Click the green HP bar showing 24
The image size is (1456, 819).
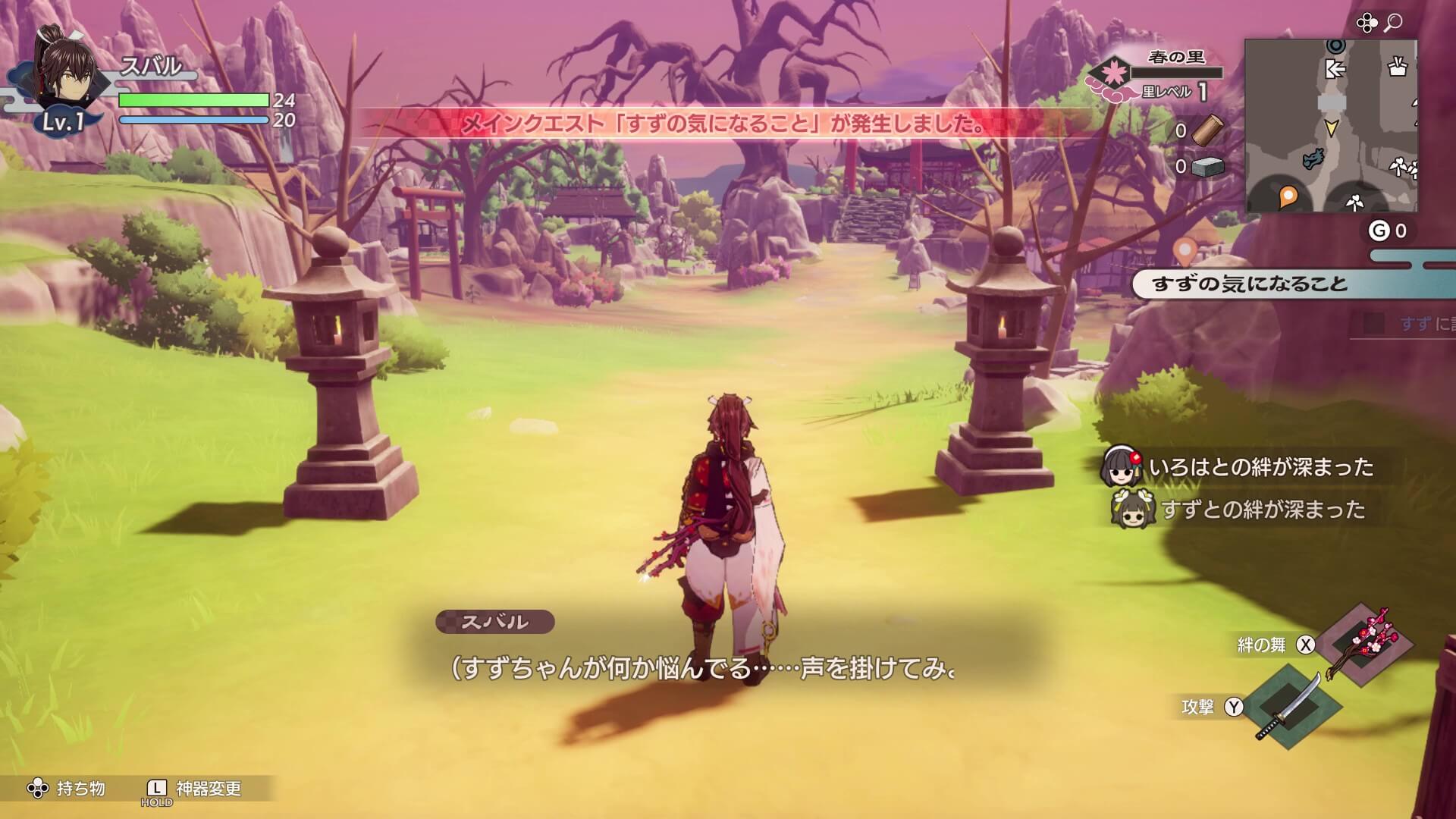[193, 99]
